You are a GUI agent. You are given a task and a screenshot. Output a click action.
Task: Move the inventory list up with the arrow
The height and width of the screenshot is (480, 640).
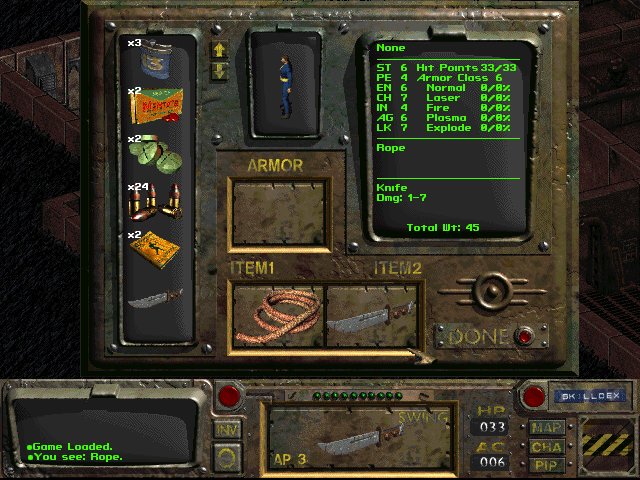pyautogui.click(x=220, y=48)
